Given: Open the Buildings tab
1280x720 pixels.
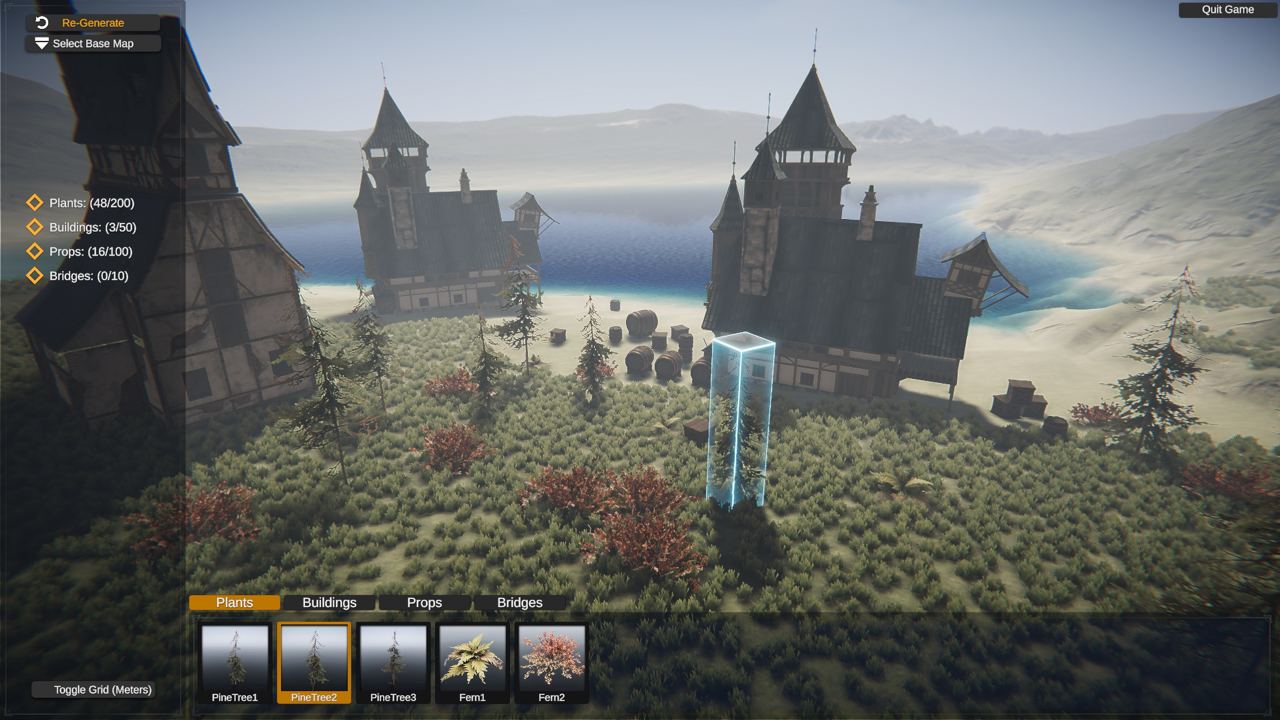Looking at the screenshot, I should (329, 602).
